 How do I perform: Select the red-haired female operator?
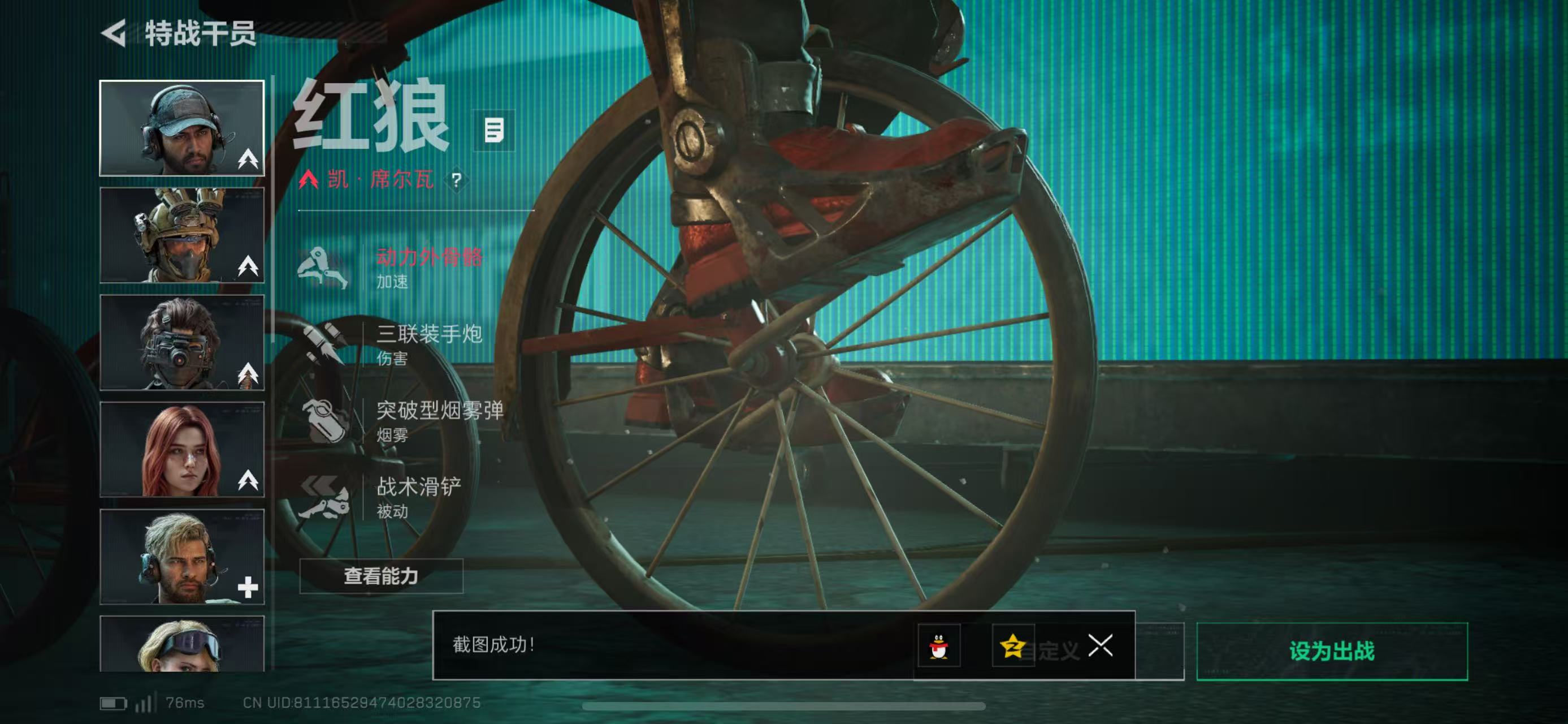(181, 449)
